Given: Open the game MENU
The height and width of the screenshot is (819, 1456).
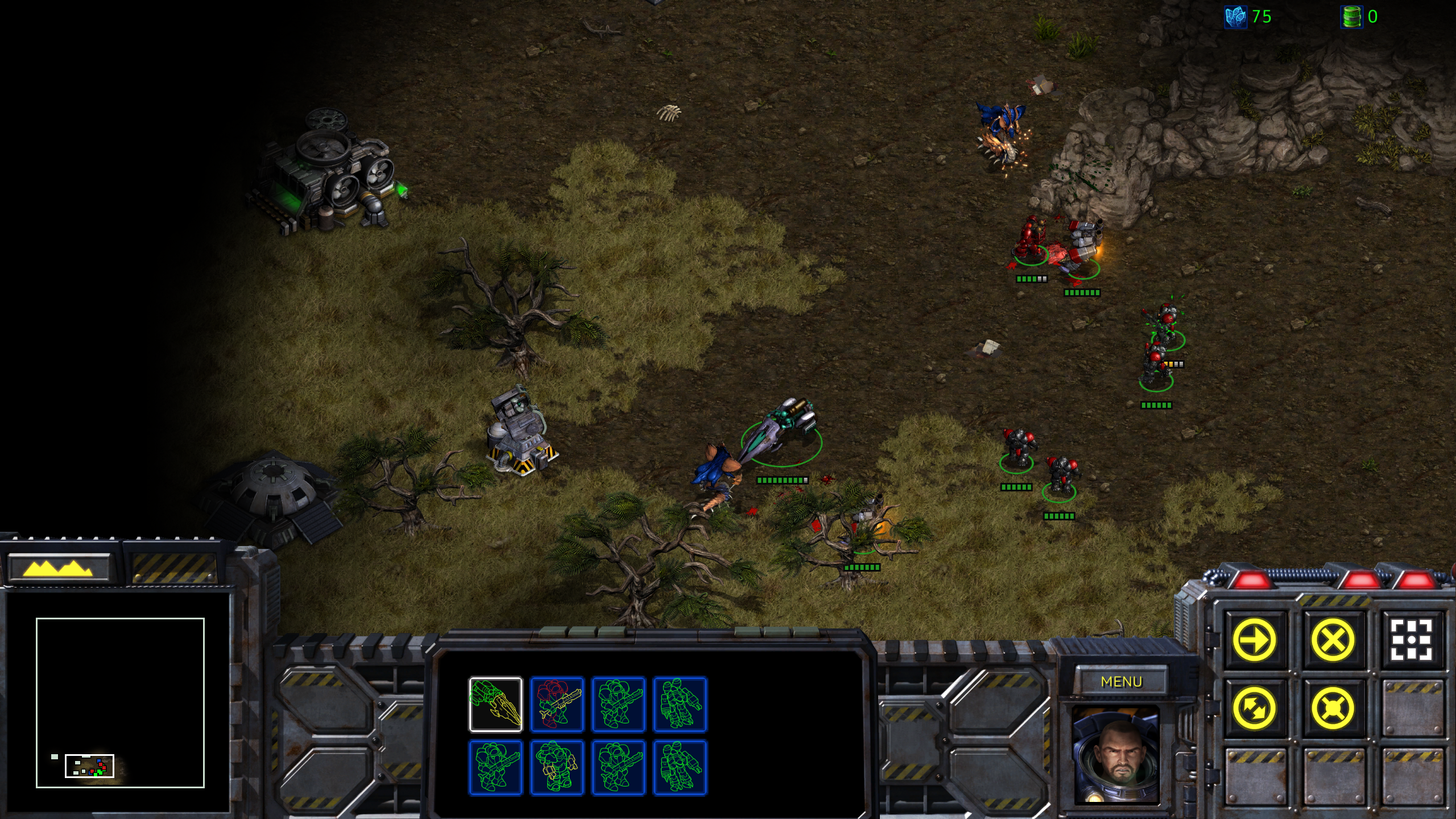Looking at the screenshot, I should pyautogui.click(x=1121, y=681).
